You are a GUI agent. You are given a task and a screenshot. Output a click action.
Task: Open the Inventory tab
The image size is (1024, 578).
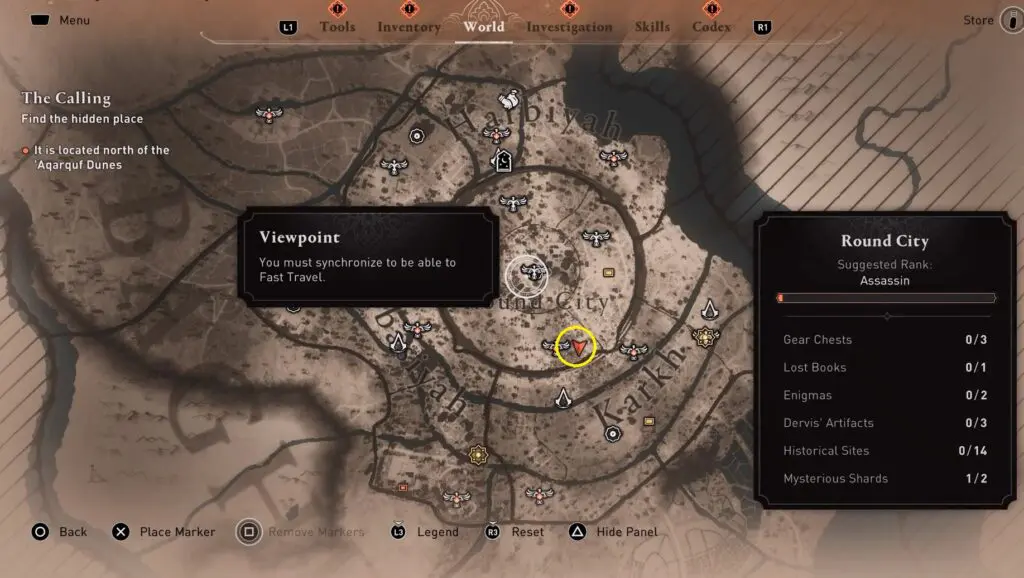click(x=408, y=27)
